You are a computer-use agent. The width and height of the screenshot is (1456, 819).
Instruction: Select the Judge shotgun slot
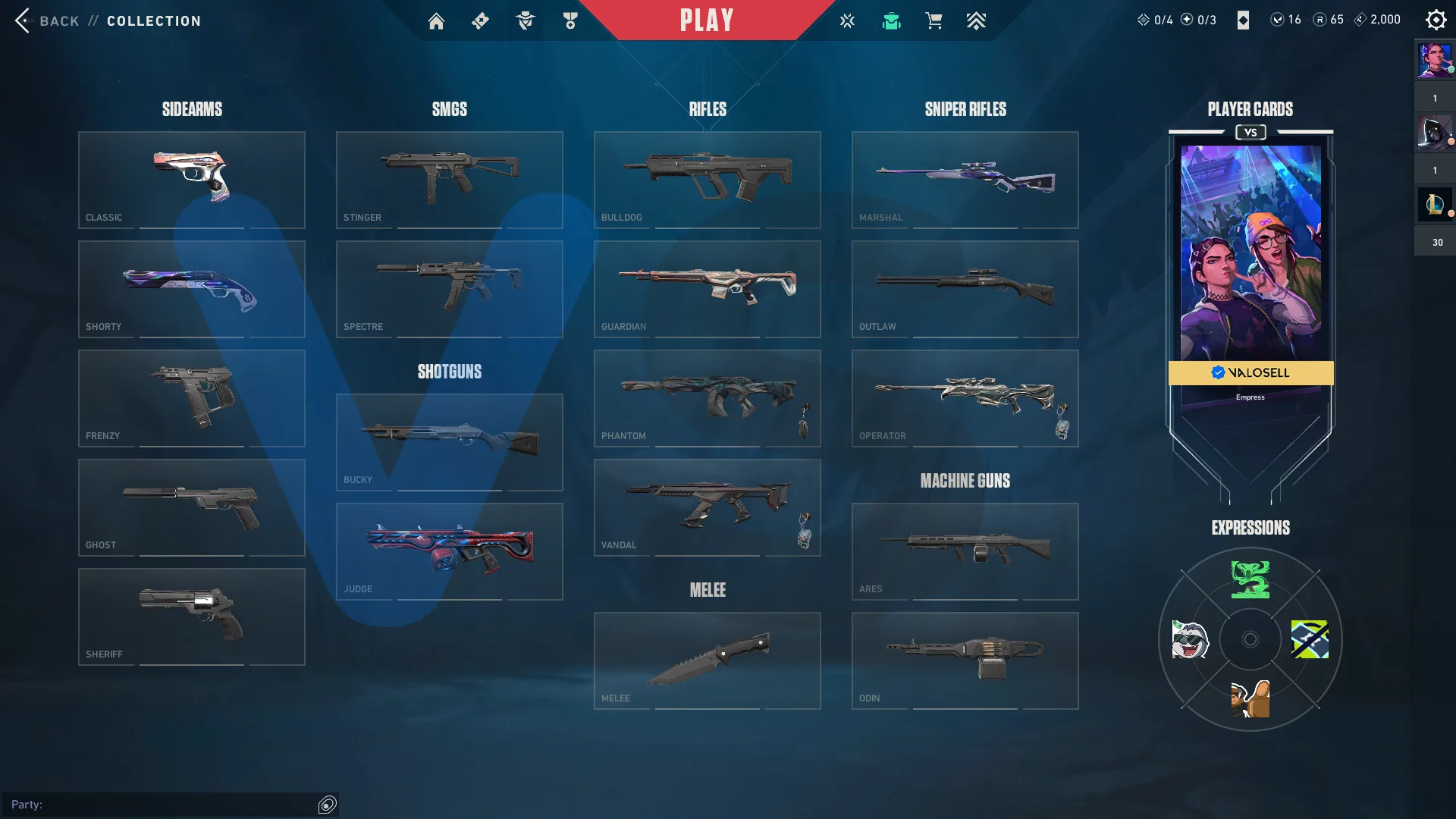[x=450, y=551]
